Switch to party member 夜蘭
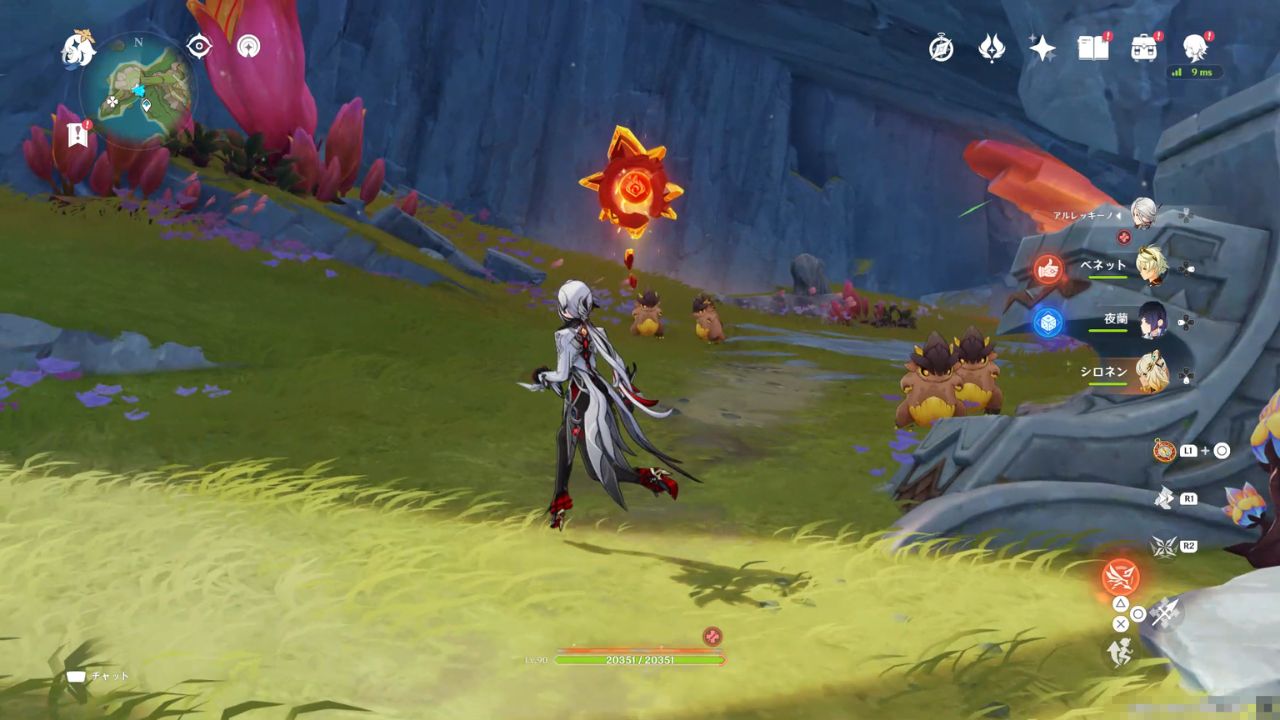The height and width of the screenshot is (720, 1280). (x=1152, y=320)
